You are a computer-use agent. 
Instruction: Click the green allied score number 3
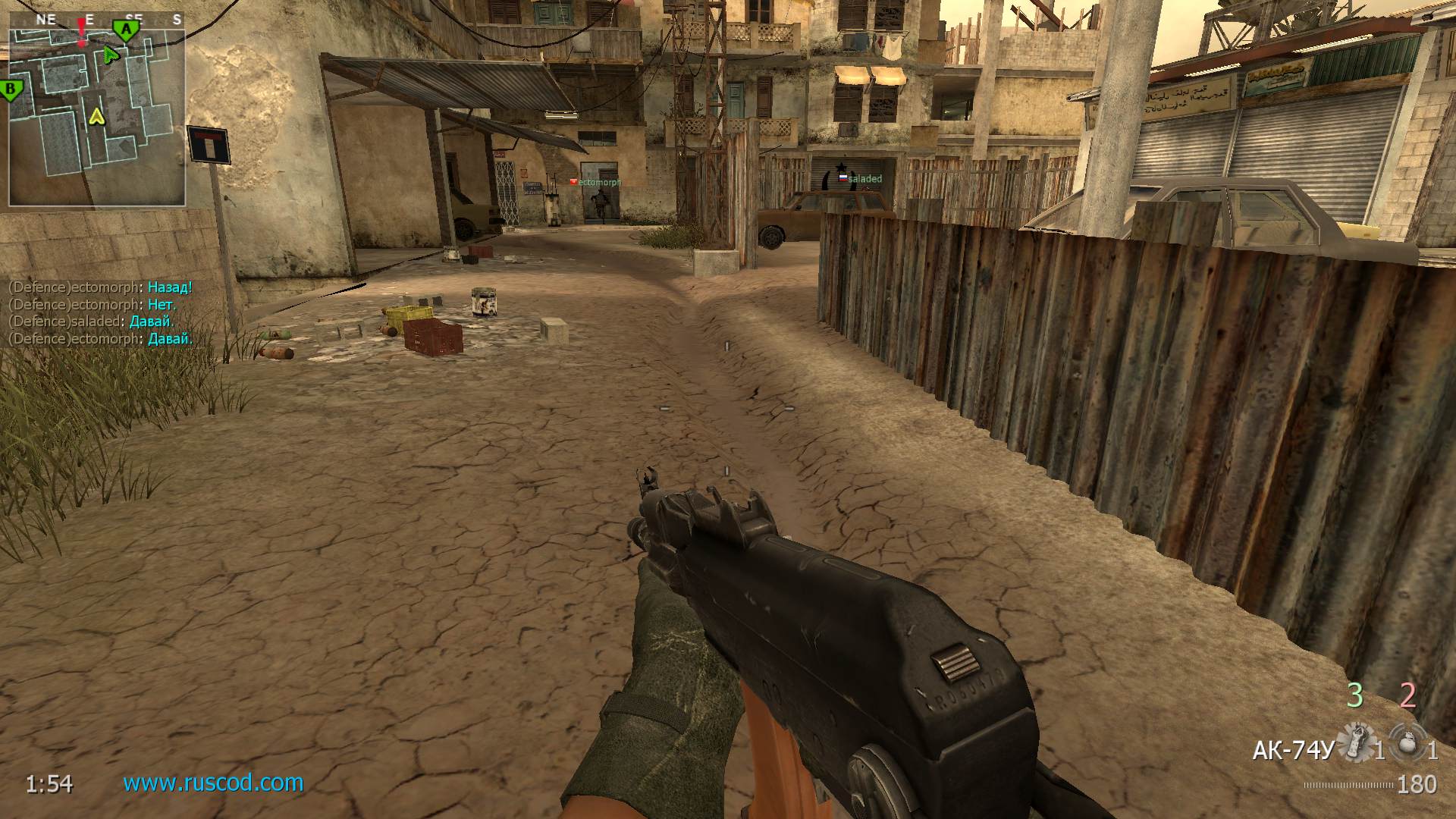(x=1354, y=695)
